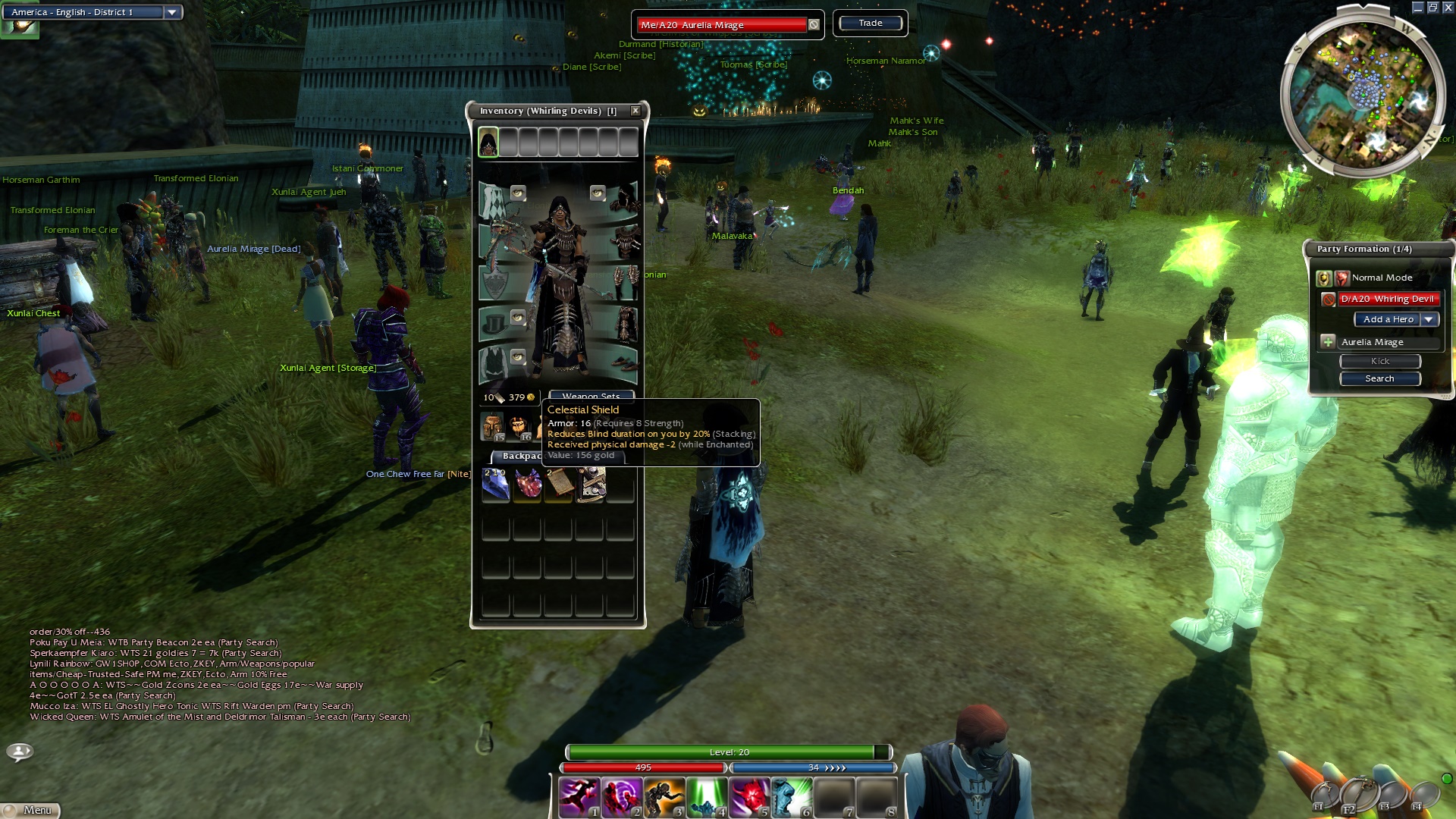This screenshot has width=1456, height=819.
Task: Select the character portrait in inventory
Action: click(x=488, y=143)
